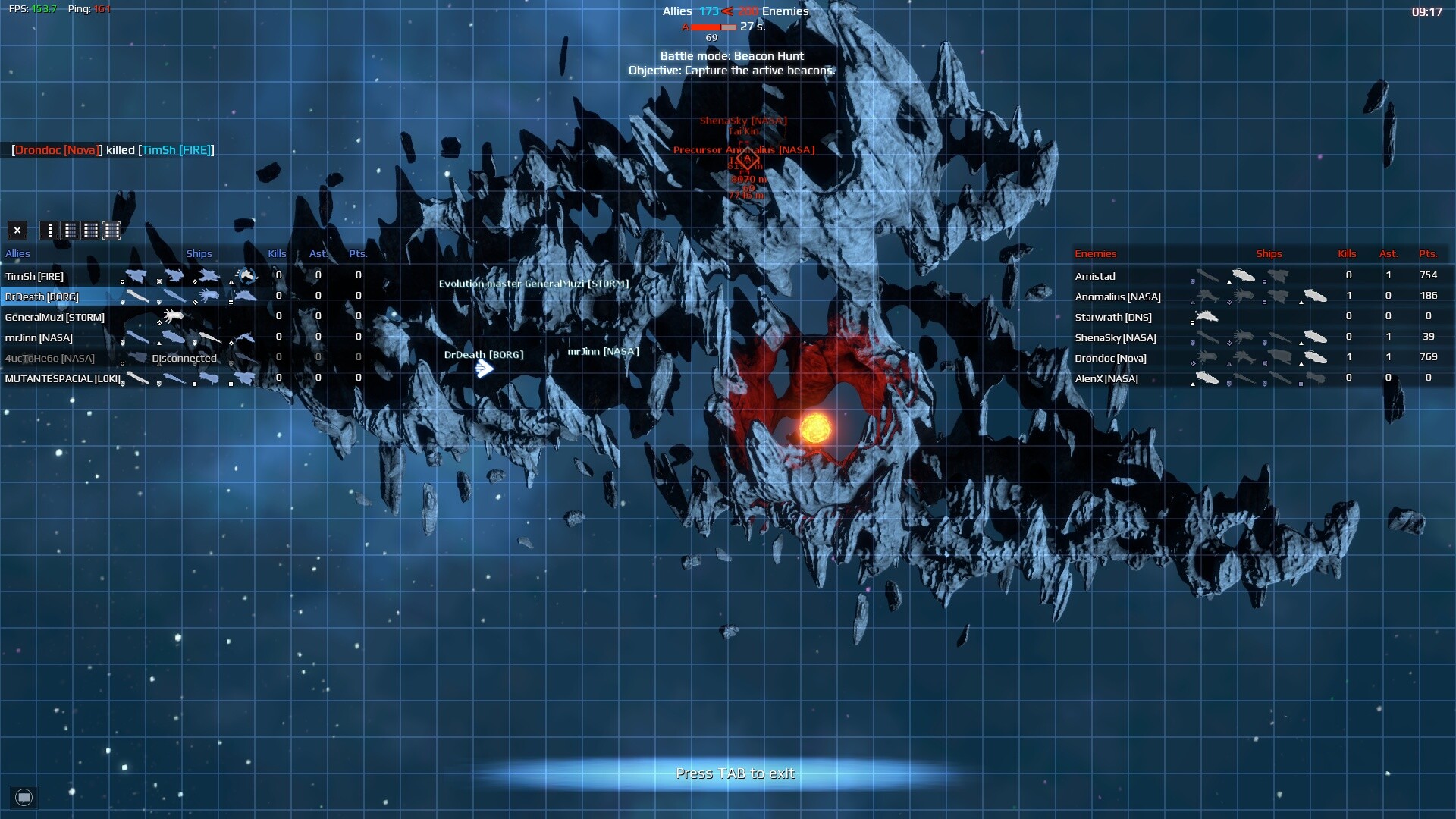Click AlenX's first ship icon
1456x819 pixels.
tap(1207, 376)
